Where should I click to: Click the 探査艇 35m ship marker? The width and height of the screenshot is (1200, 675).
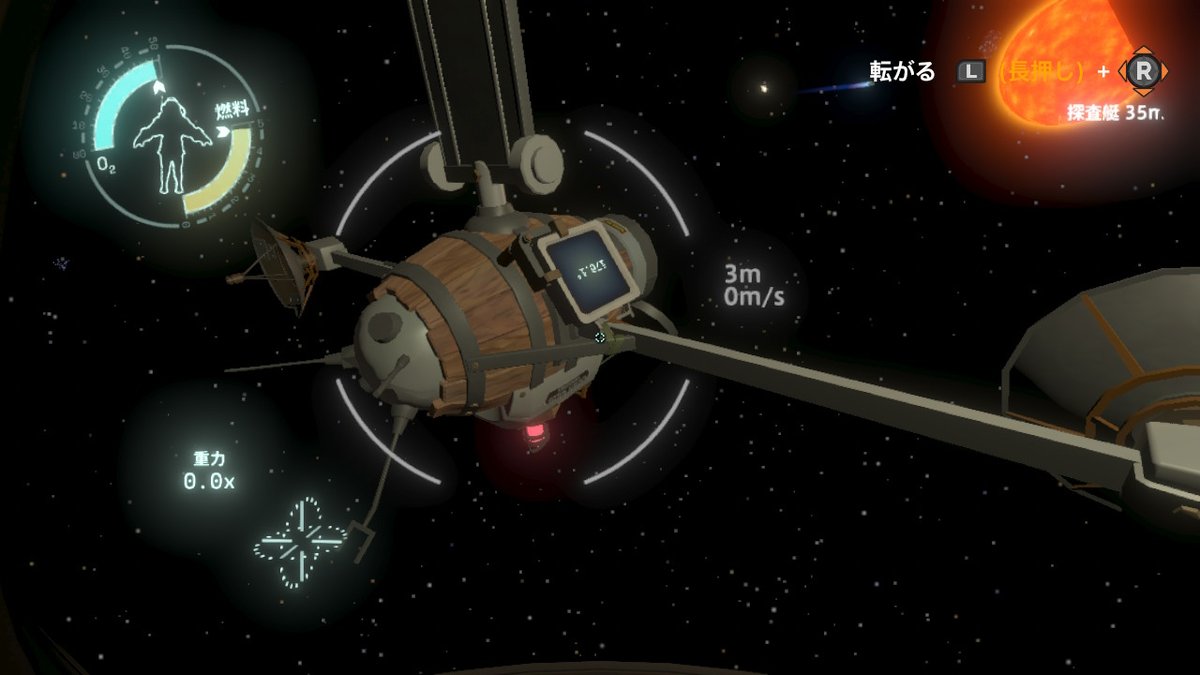point(1114,113)
